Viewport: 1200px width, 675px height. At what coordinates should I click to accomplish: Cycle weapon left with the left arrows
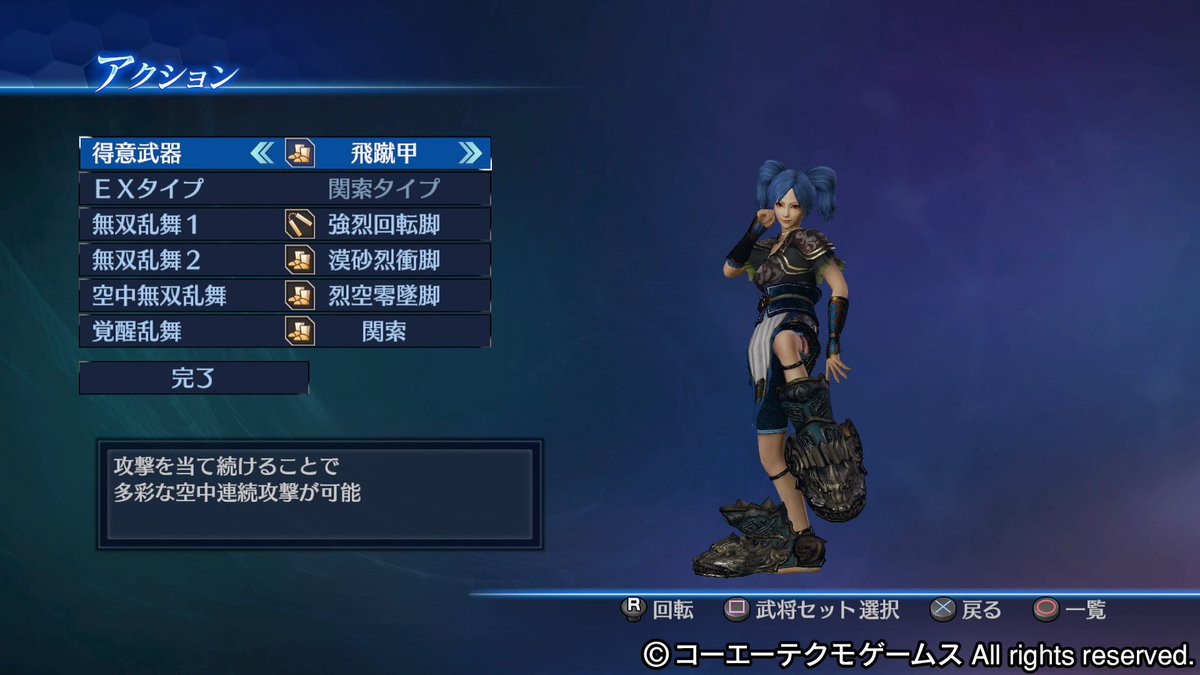[261, 153]
